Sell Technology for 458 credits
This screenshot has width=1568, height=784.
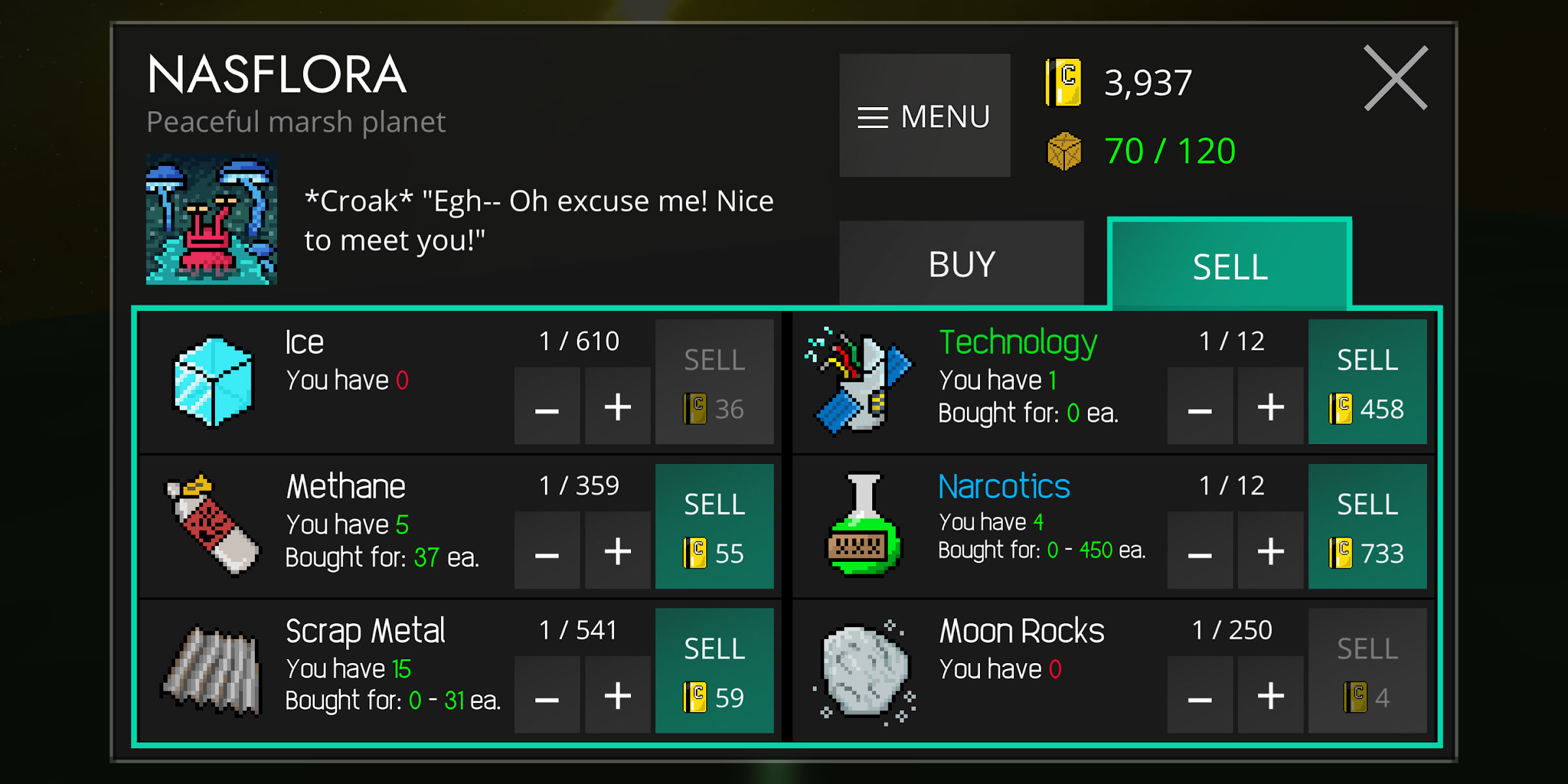(x=1367, y=382)
